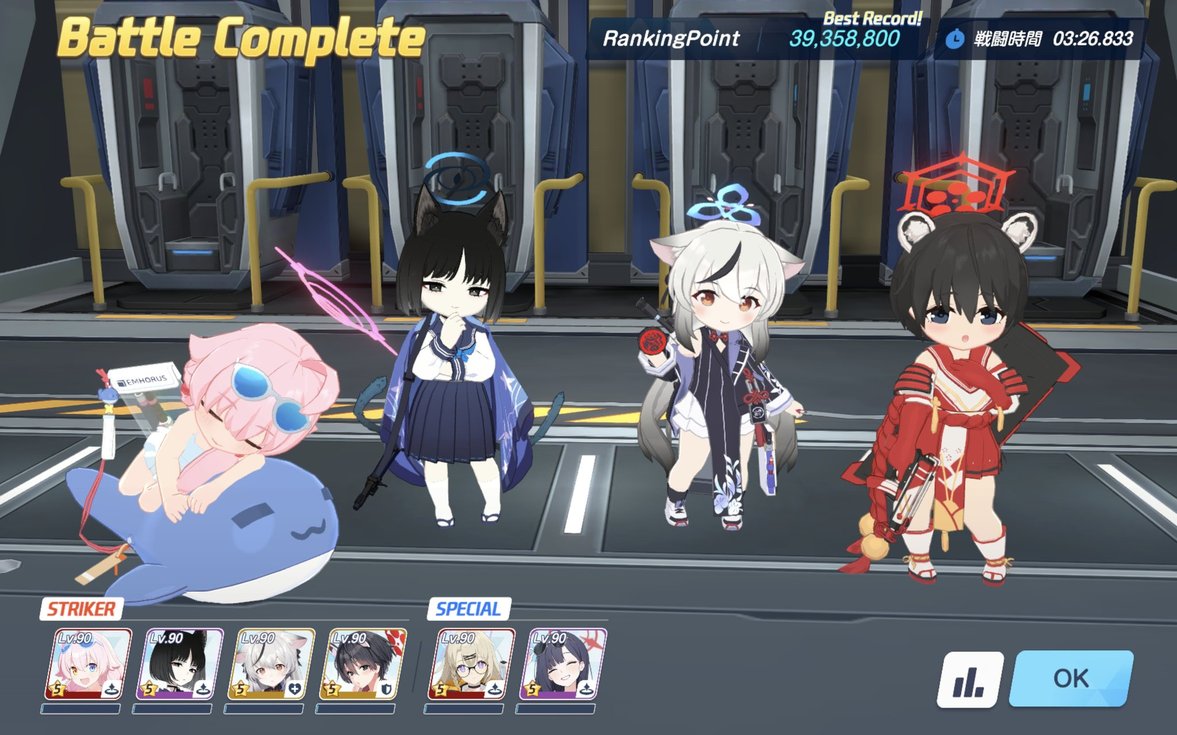Screen dimensions: 1177x735
Task: Confirm results with the OK button
Action: (x=1071, y=678)
